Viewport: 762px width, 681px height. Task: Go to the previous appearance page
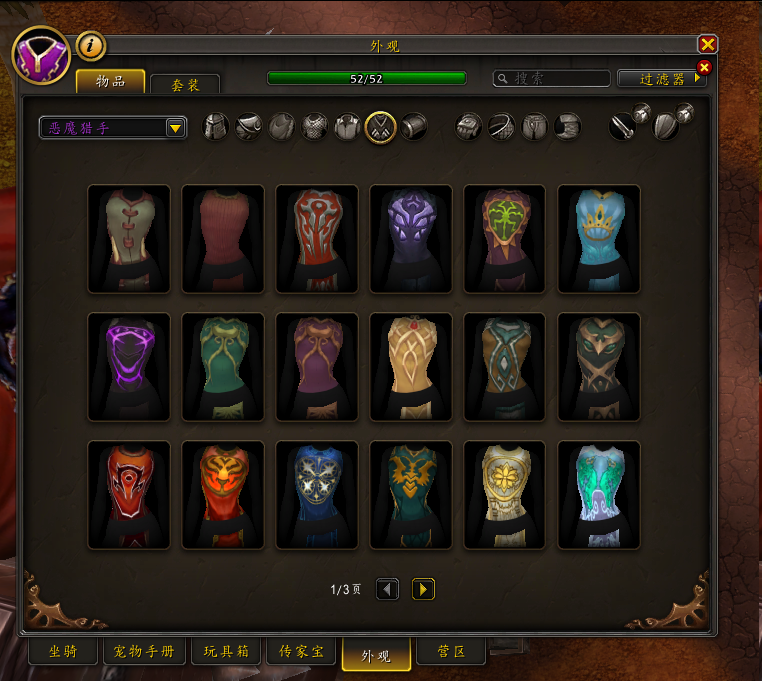point(388,589)
